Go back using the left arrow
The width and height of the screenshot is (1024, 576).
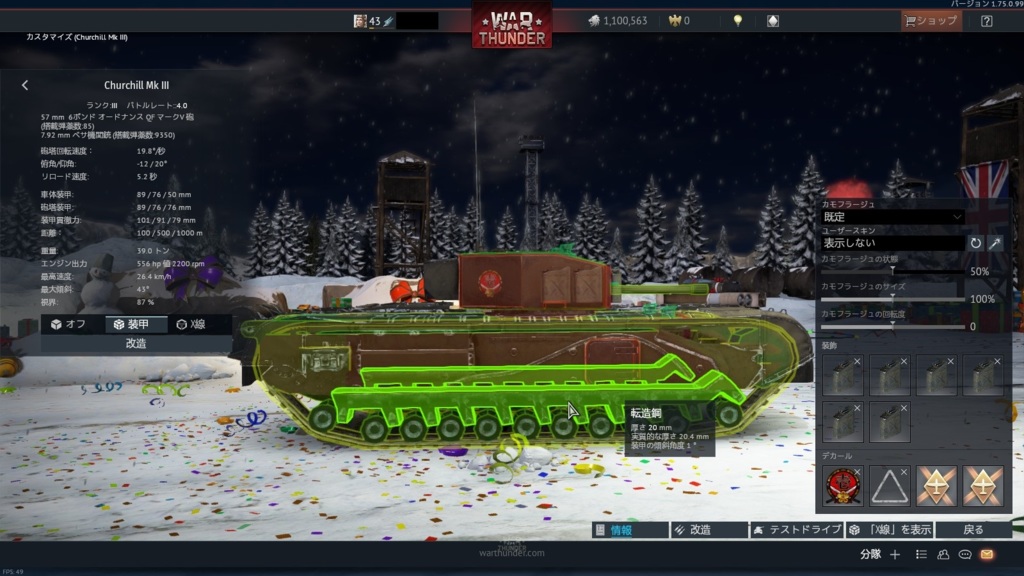[x=25, y=86]
